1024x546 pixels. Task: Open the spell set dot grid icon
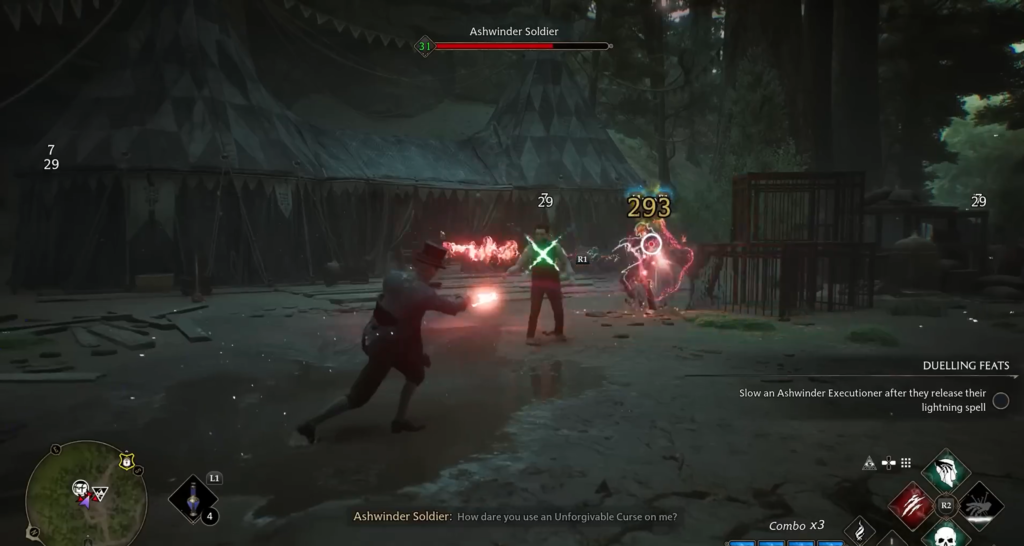pyautogui.click(x=906, y=463)
